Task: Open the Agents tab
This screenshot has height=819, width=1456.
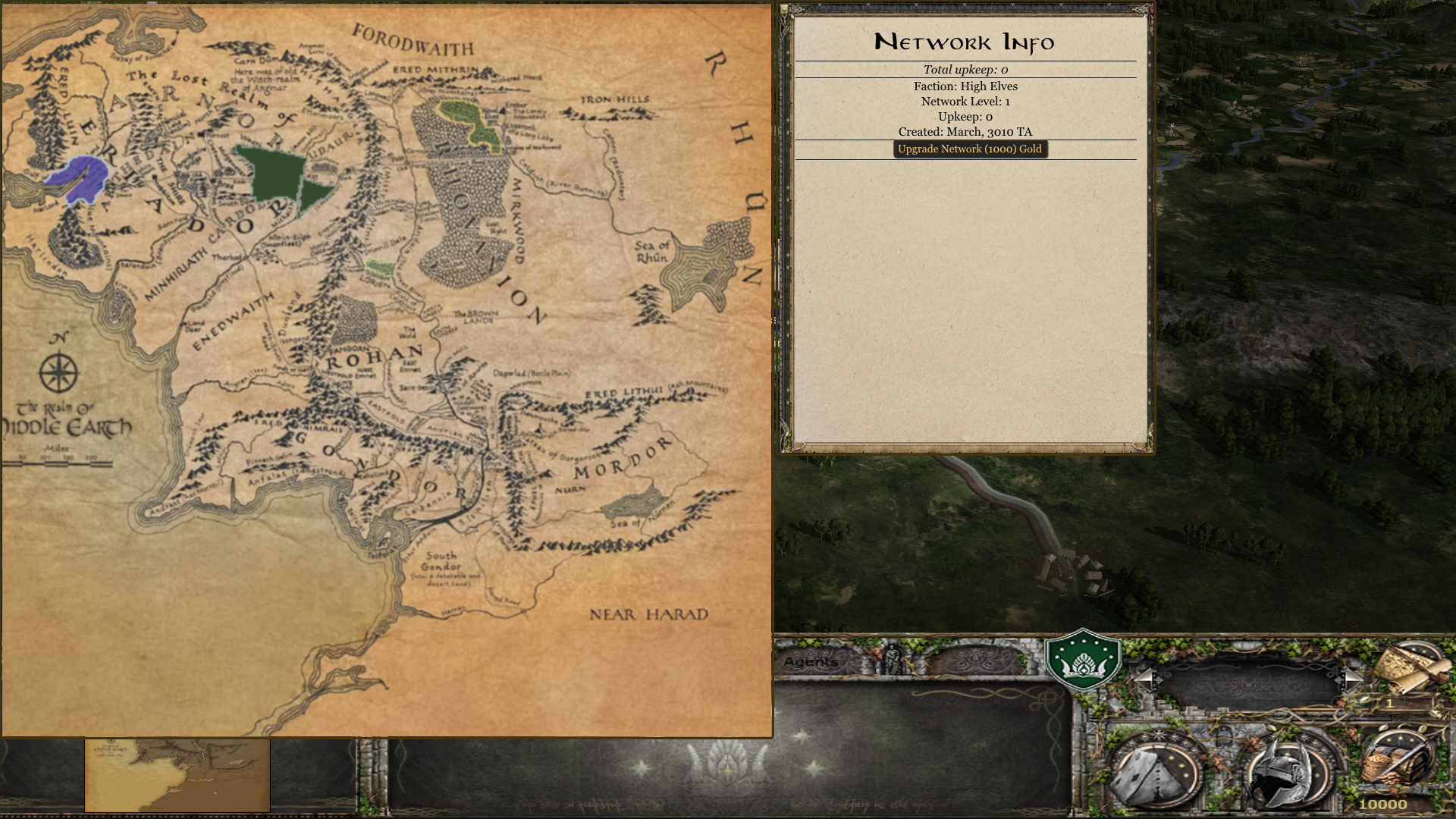Action: click(811, 662)
